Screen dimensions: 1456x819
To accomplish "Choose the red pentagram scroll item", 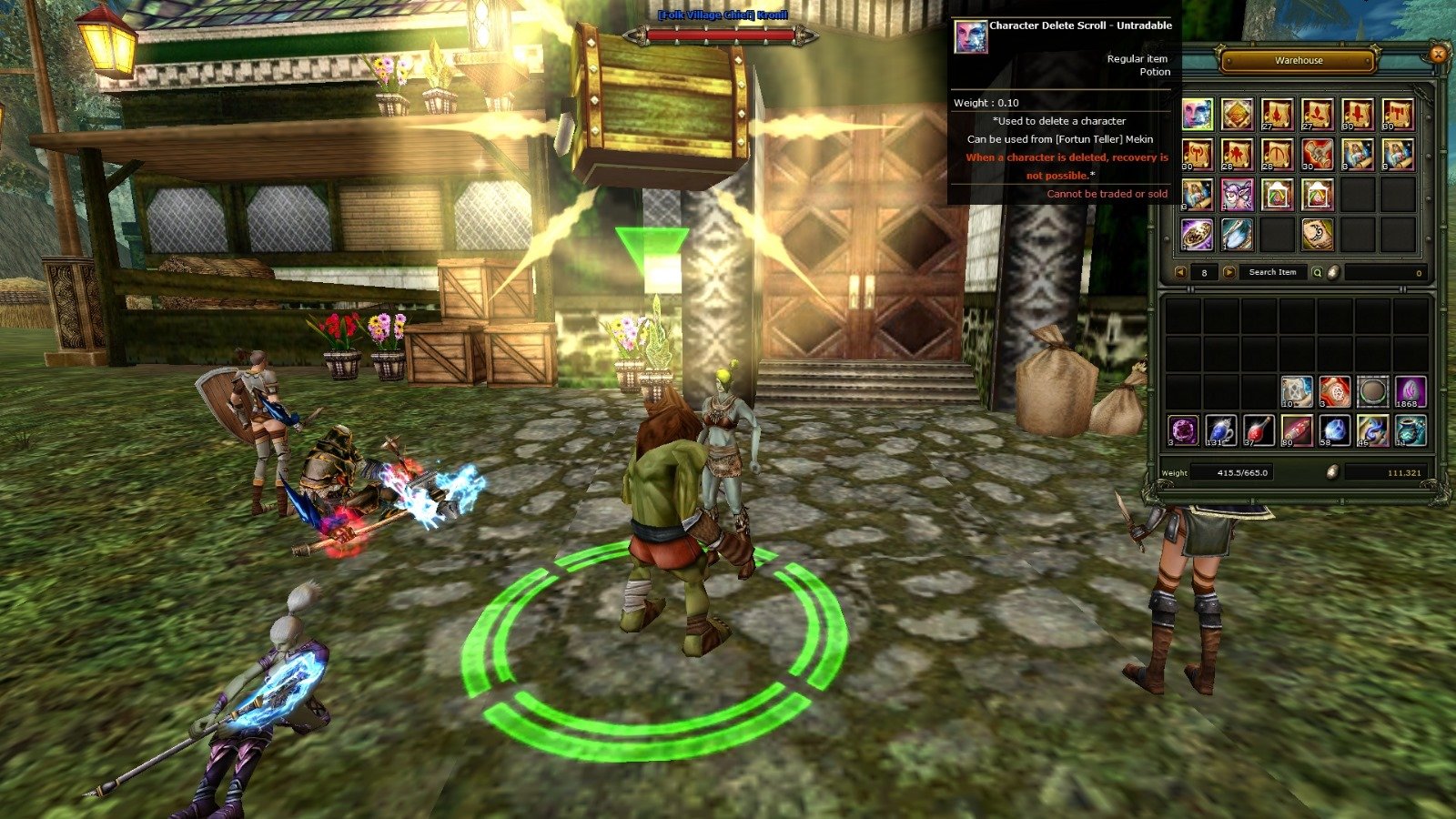I will [1335, 391].
